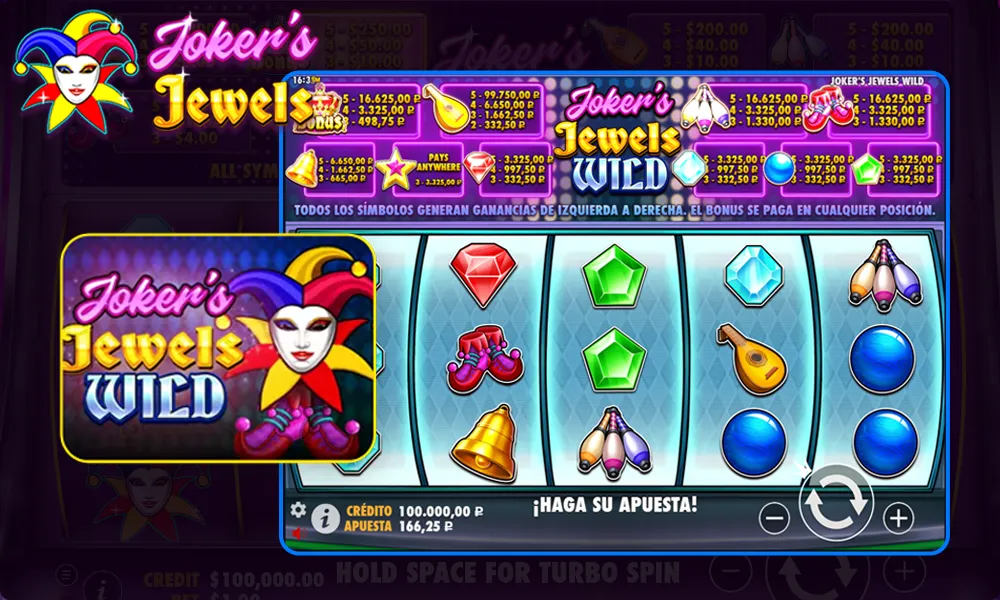Open the game information (i) screen
The width and height of the screenshot is (1000, 600).
pyautogui.click(x=324, y=518)
